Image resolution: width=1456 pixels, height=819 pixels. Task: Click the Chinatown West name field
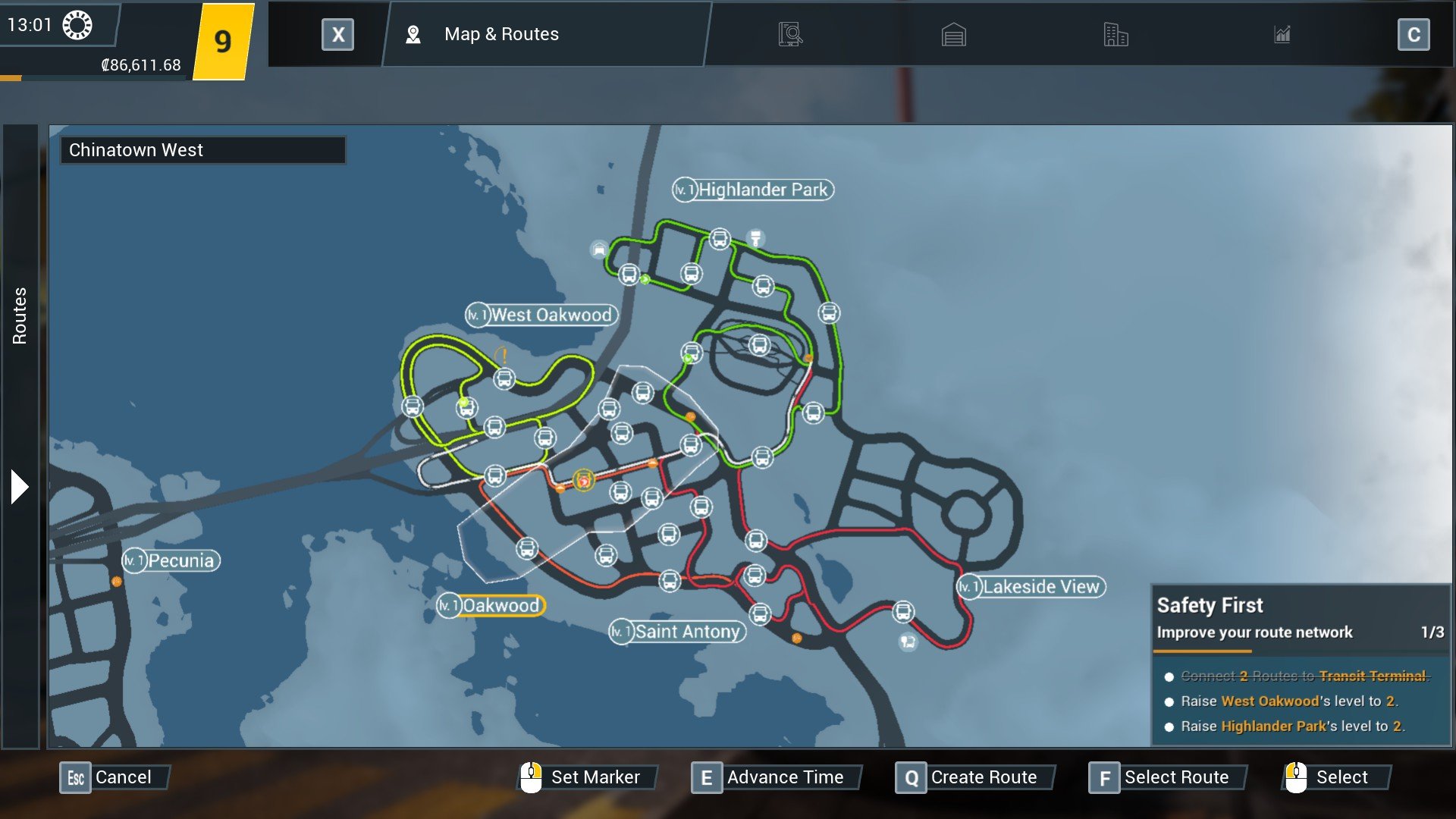(x=203, y=150)
